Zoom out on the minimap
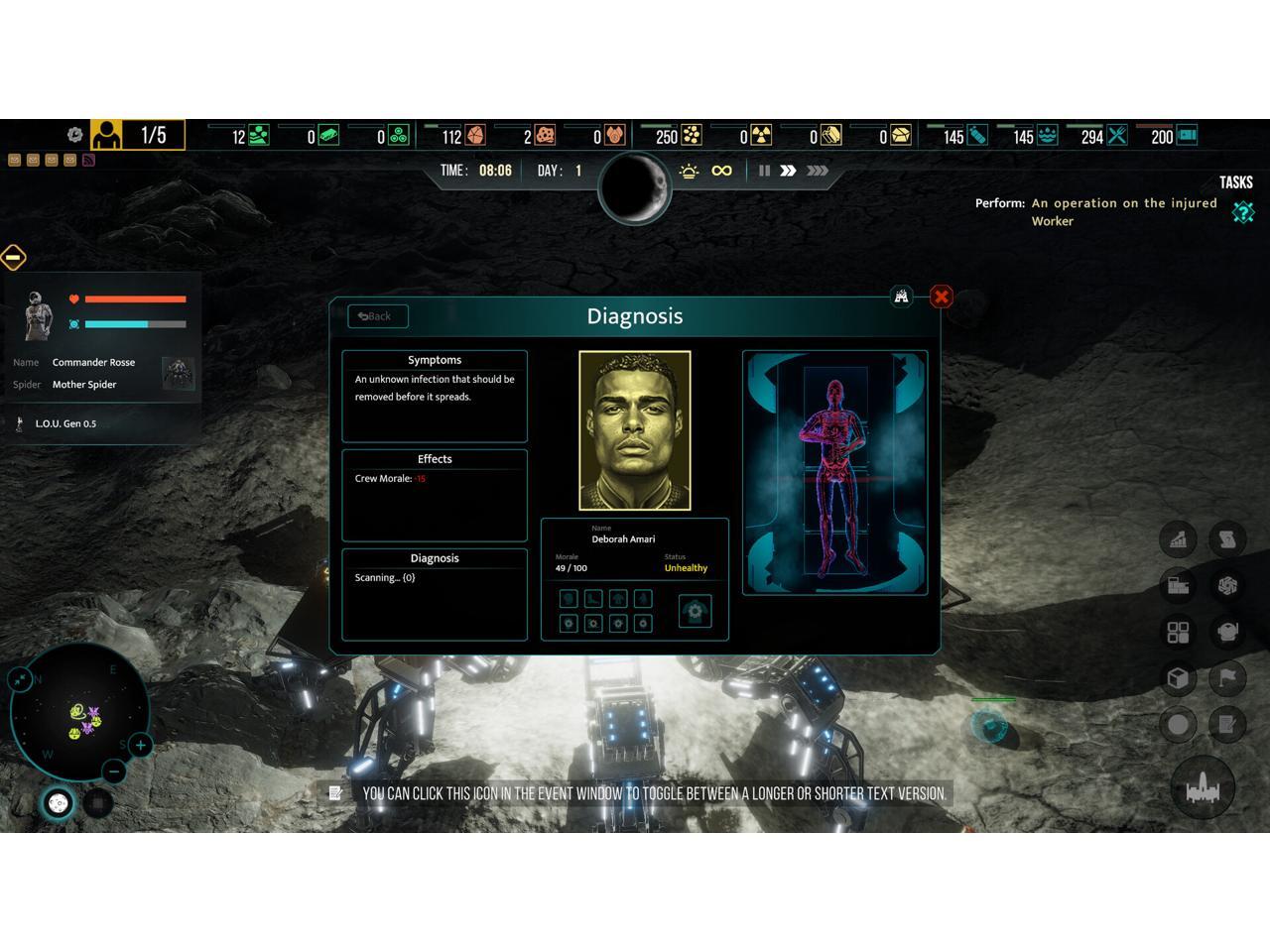The height and width of the screenshot is (952, 1270). [114, 771]
